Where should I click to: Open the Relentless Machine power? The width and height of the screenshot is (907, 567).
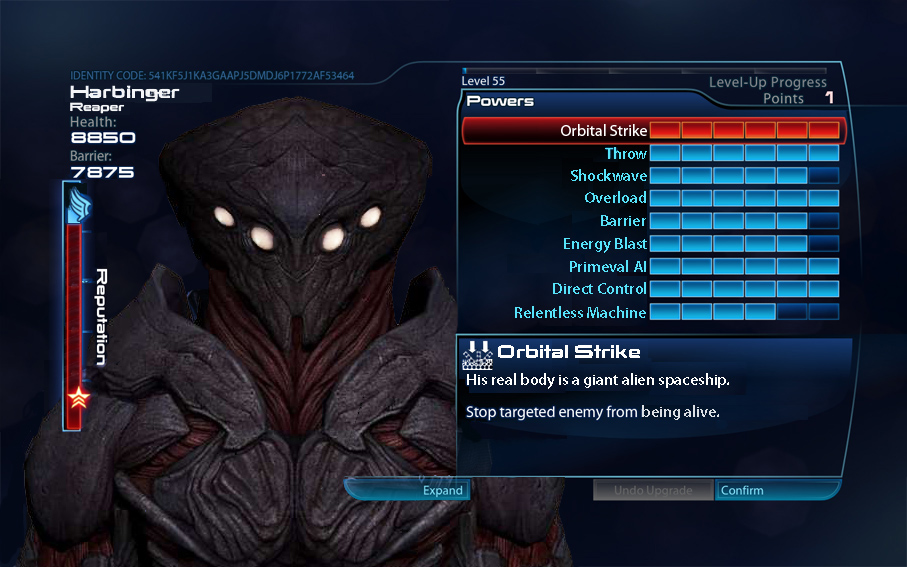click(x=580, y=313)
